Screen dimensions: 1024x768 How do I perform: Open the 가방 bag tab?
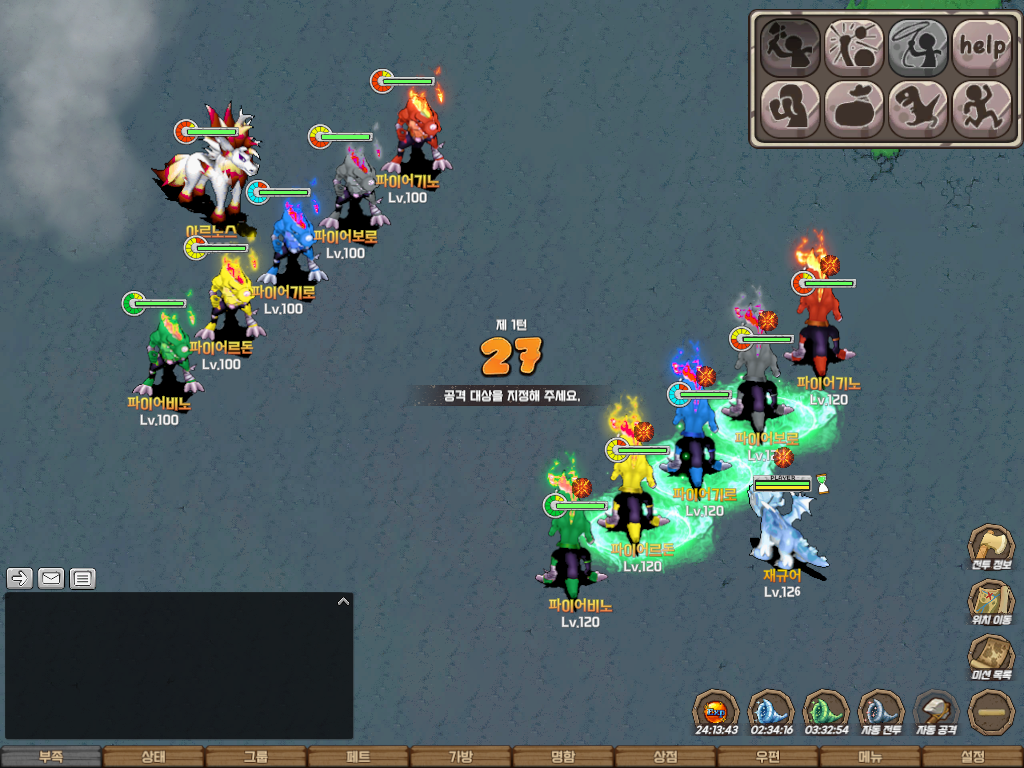(x=460, y=757)
